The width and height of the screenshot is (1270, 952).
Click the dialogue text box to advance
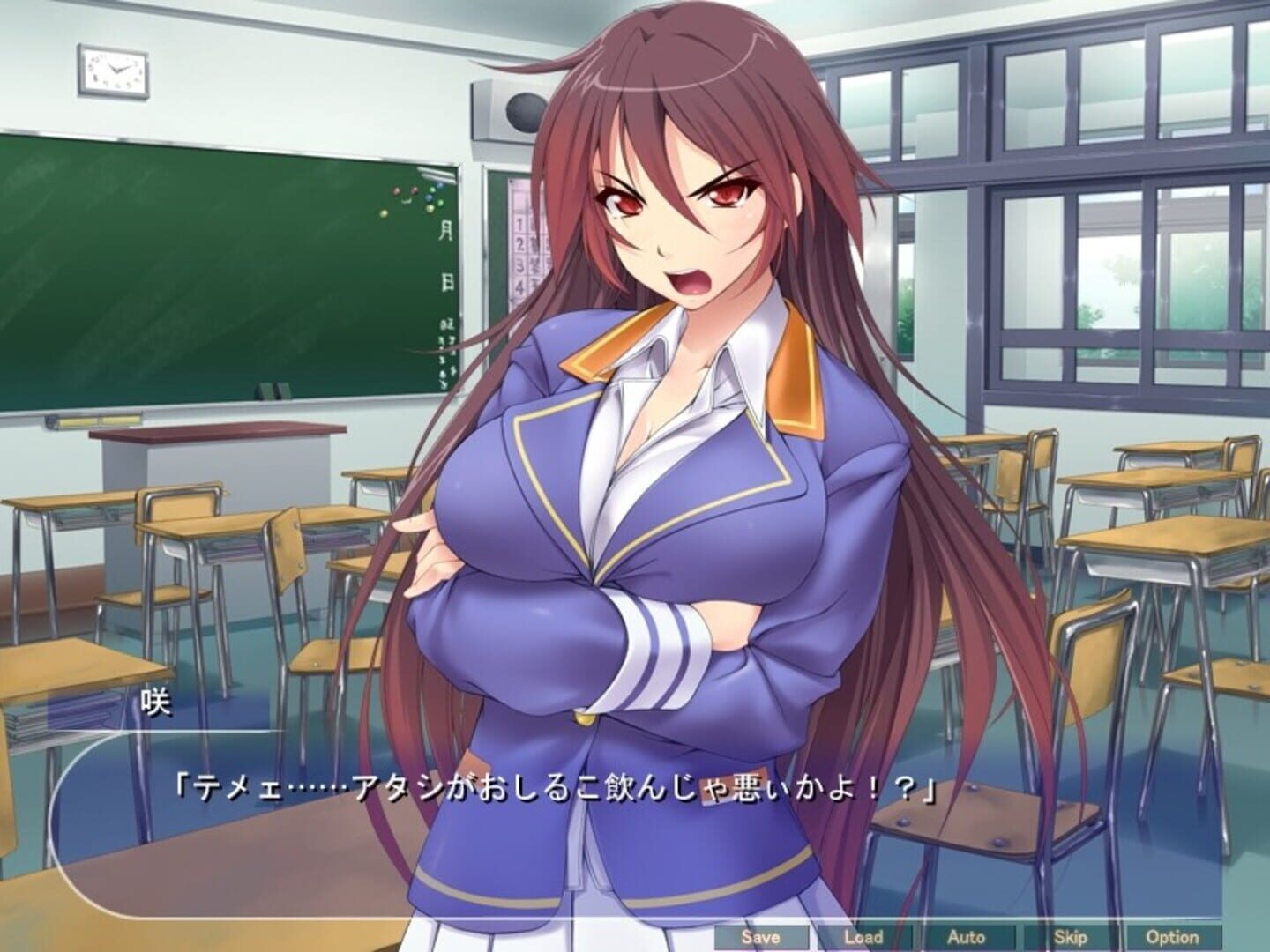[529, 846]
